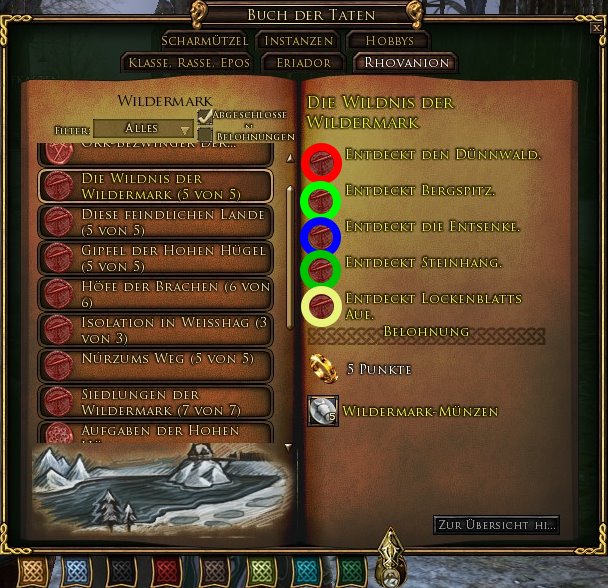Select the Wildermark-Münzen reward icon
This screenshot has height=588, width=608.
322,411
